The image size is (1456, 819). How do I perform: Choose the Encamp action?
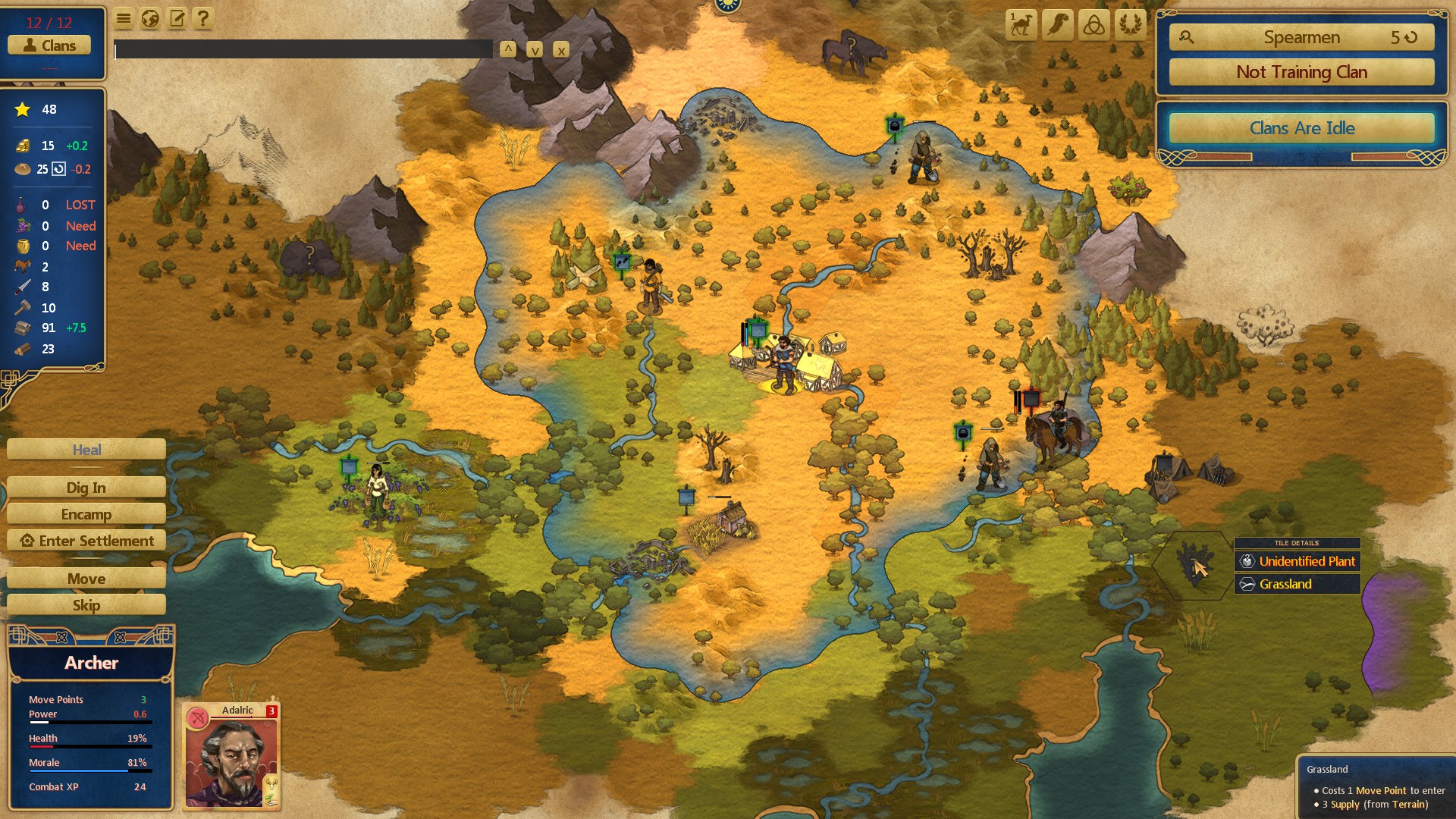coord(86,514)
